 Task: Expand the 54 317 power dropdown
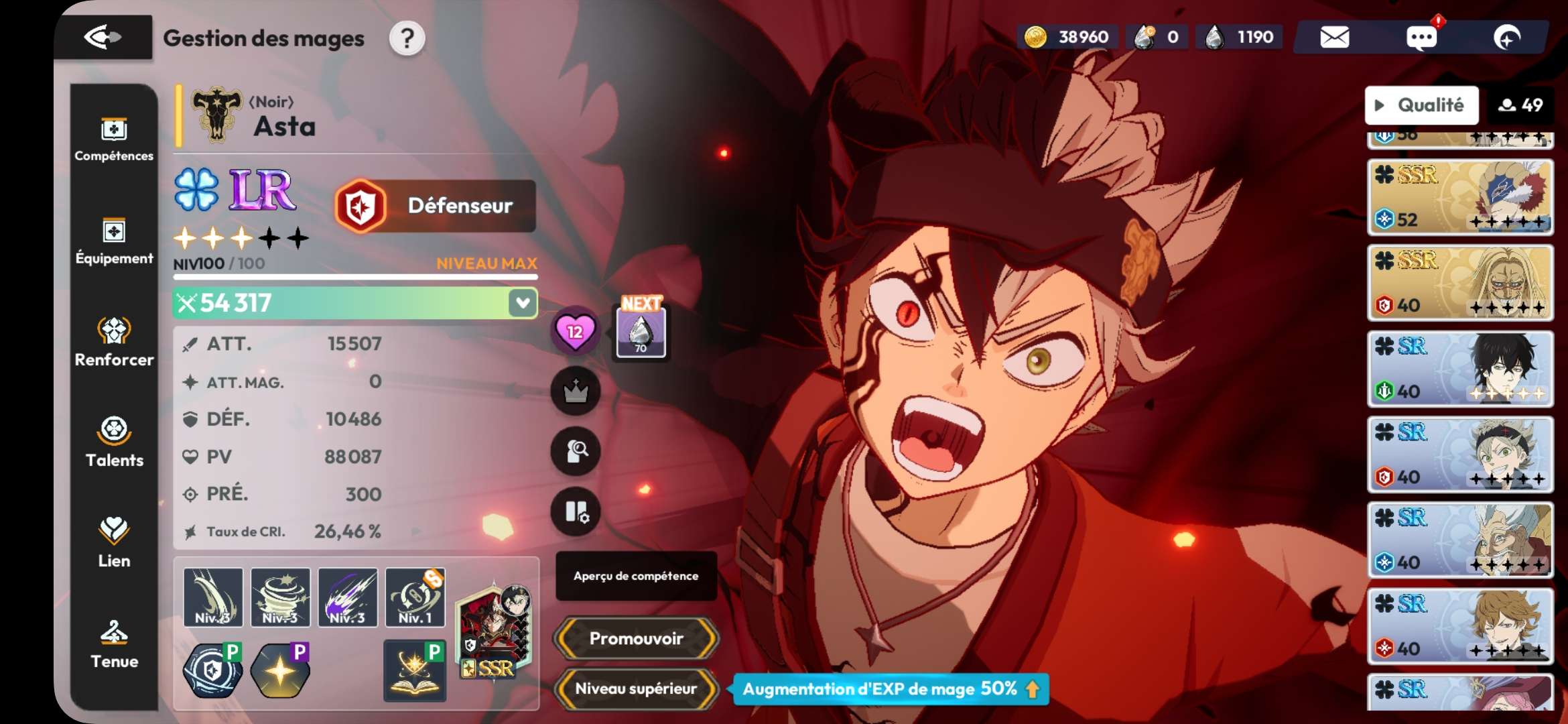[523, 303]
